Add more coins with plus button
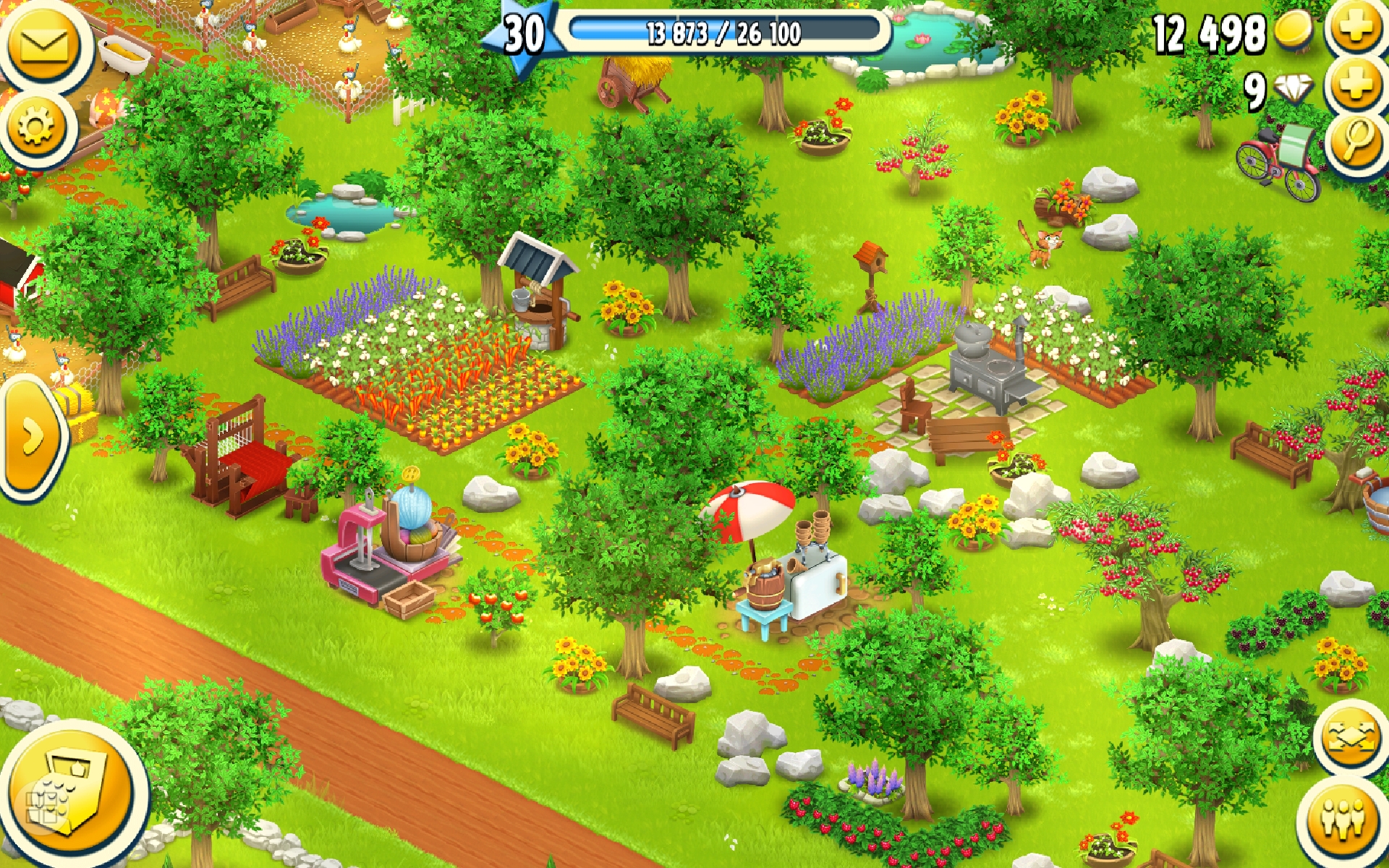Viewport: 1389px width, 868px height. (1357, 29)
